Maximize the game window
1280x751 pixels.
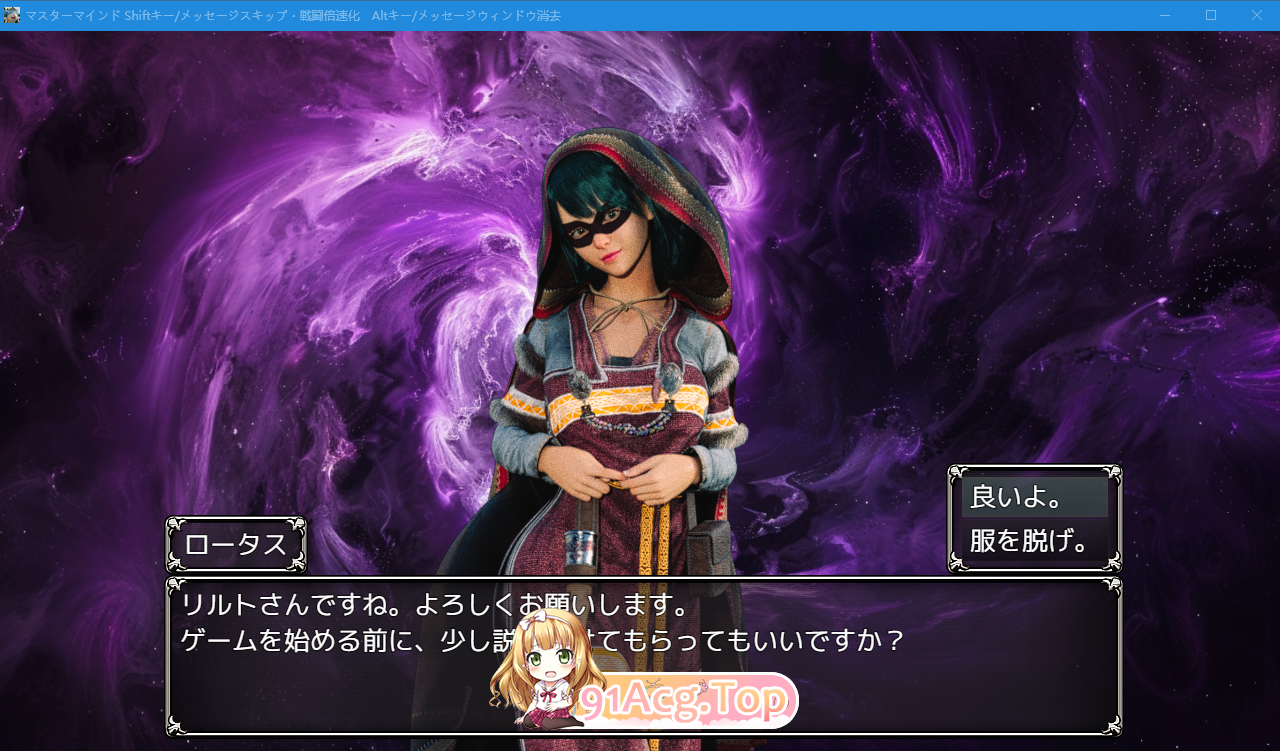pyautogui.click(x=1211, y=15)
